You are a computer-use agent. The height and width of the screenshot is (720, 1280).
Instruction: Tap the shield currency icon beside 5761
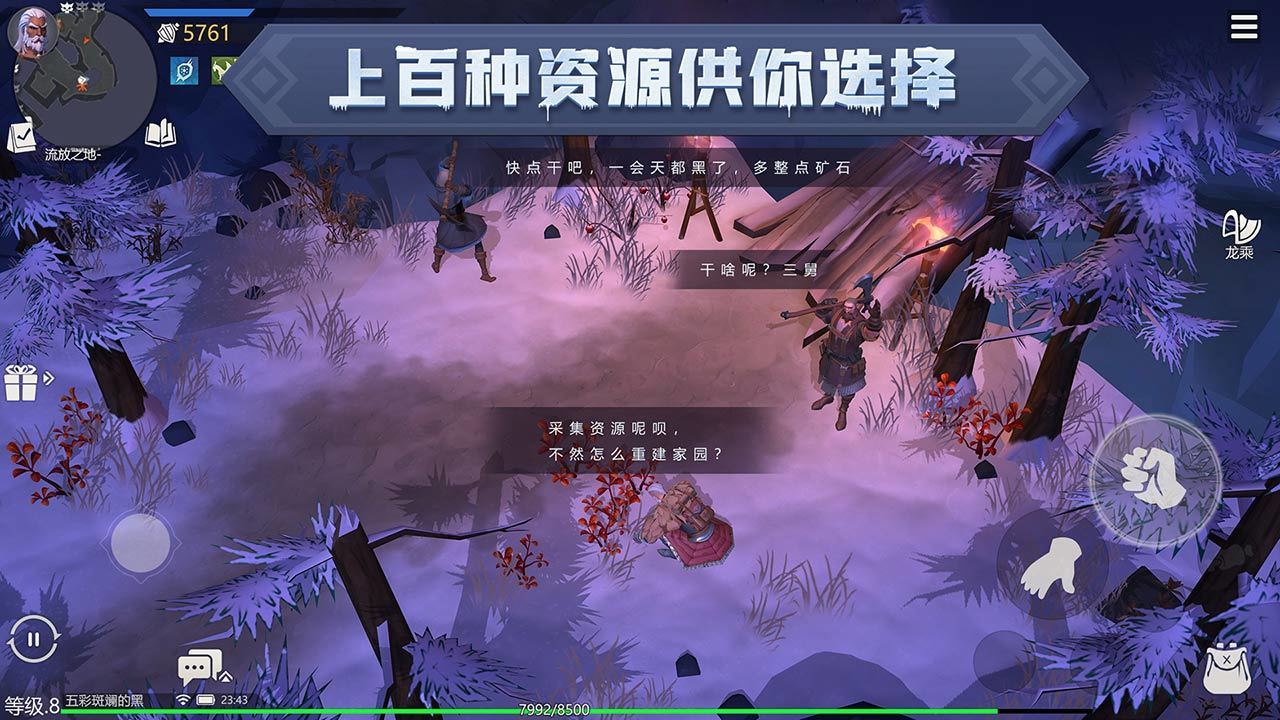pos(168,33)
